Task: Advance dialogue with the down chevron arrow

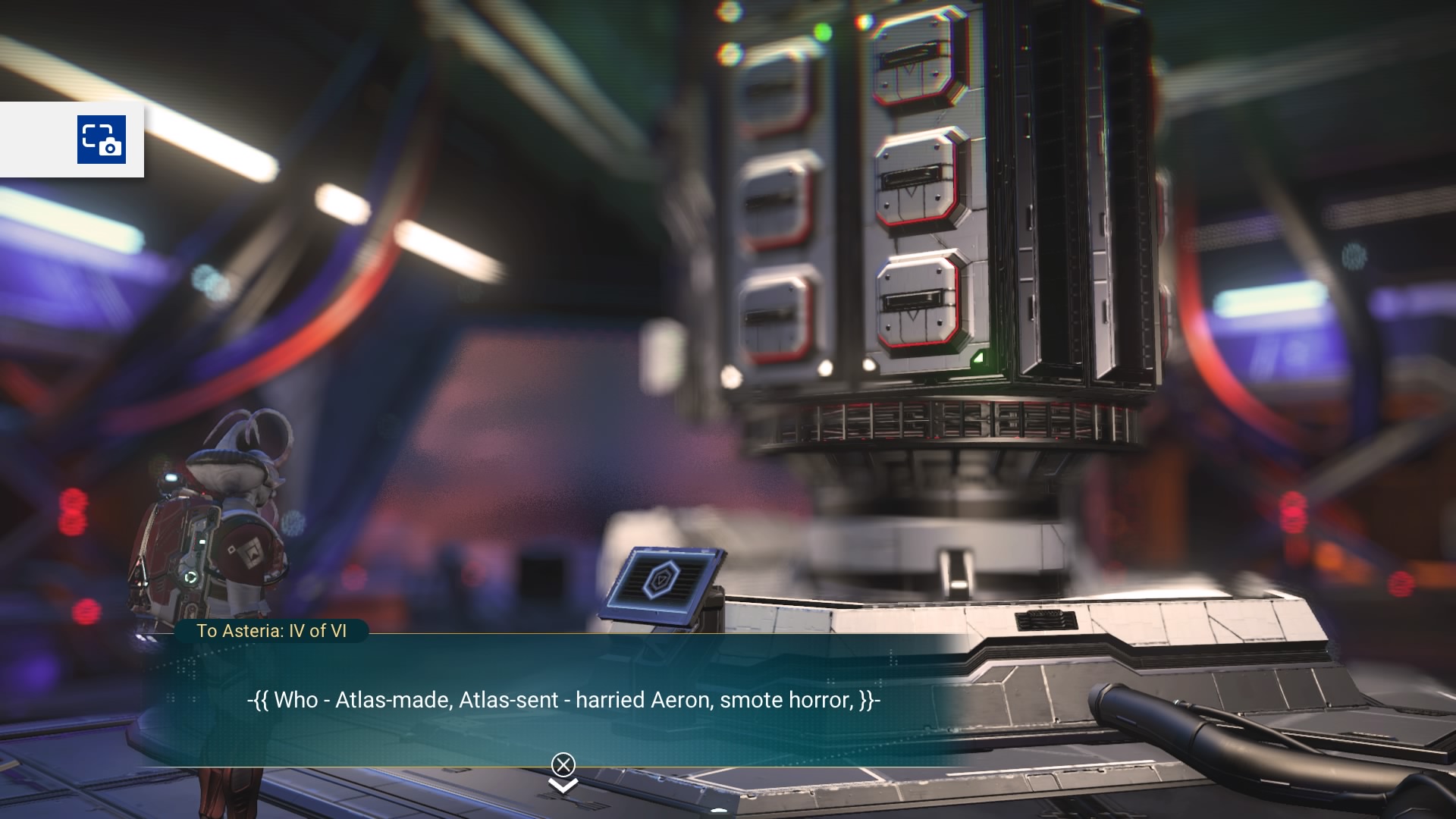Action: (x=563, y=786)
